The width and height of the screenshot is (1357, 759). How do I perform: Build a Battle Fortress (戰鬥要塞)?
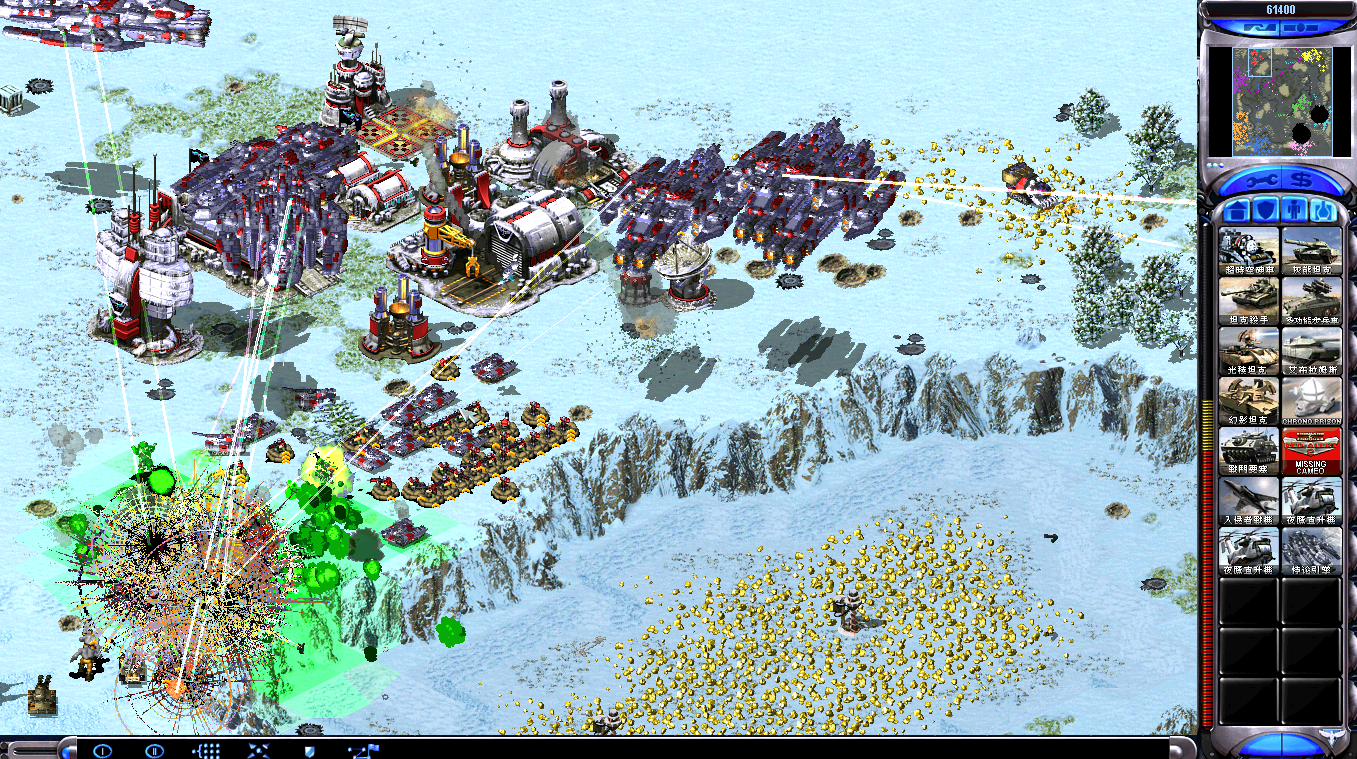click(x=1249, y=451)
